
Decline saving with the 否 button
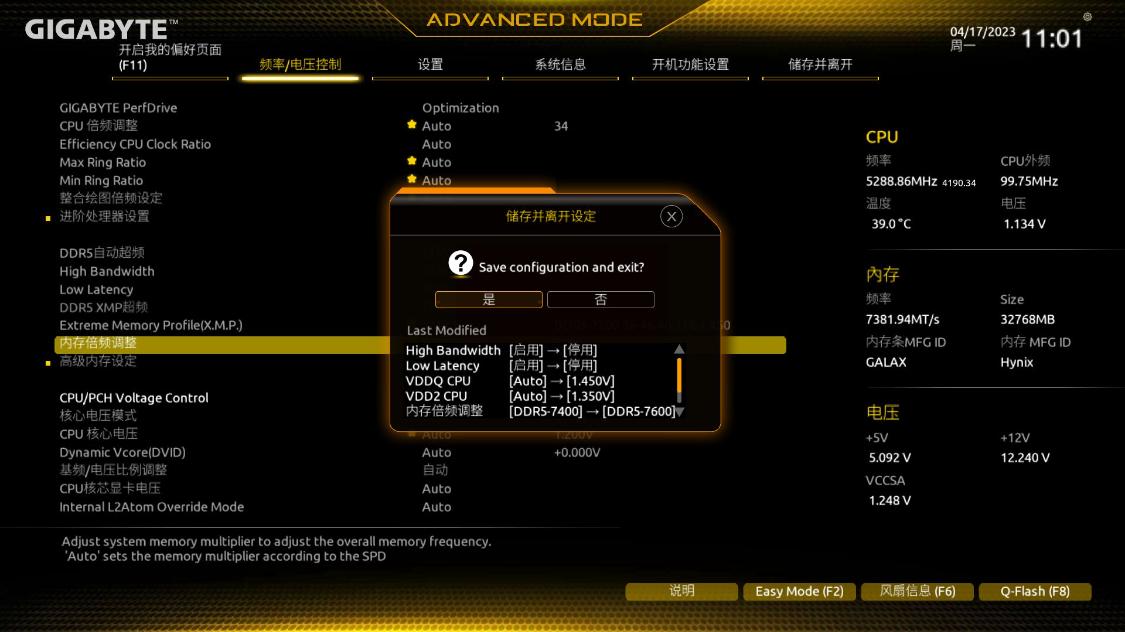tap(600, 299)
